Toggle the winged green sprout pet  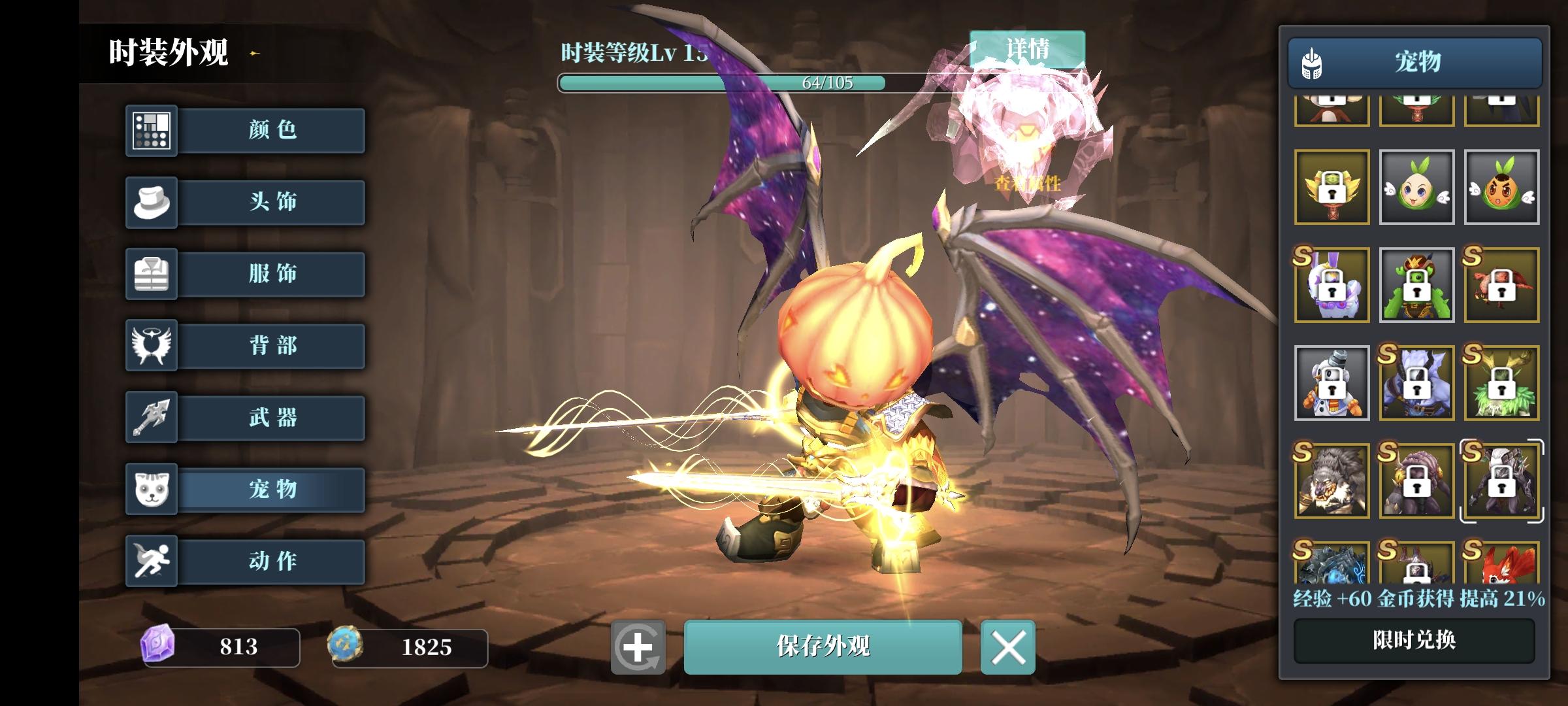pos(1415,188)
